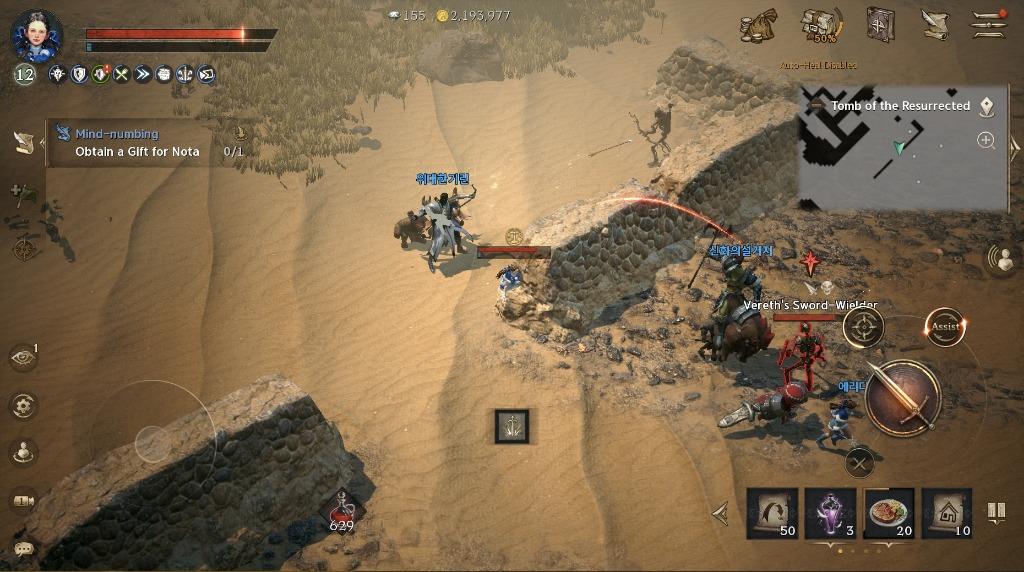Viewport: 1024px width, 572px height.
Task: Open the scroll and quill icon
Action: tap(935, 25)
